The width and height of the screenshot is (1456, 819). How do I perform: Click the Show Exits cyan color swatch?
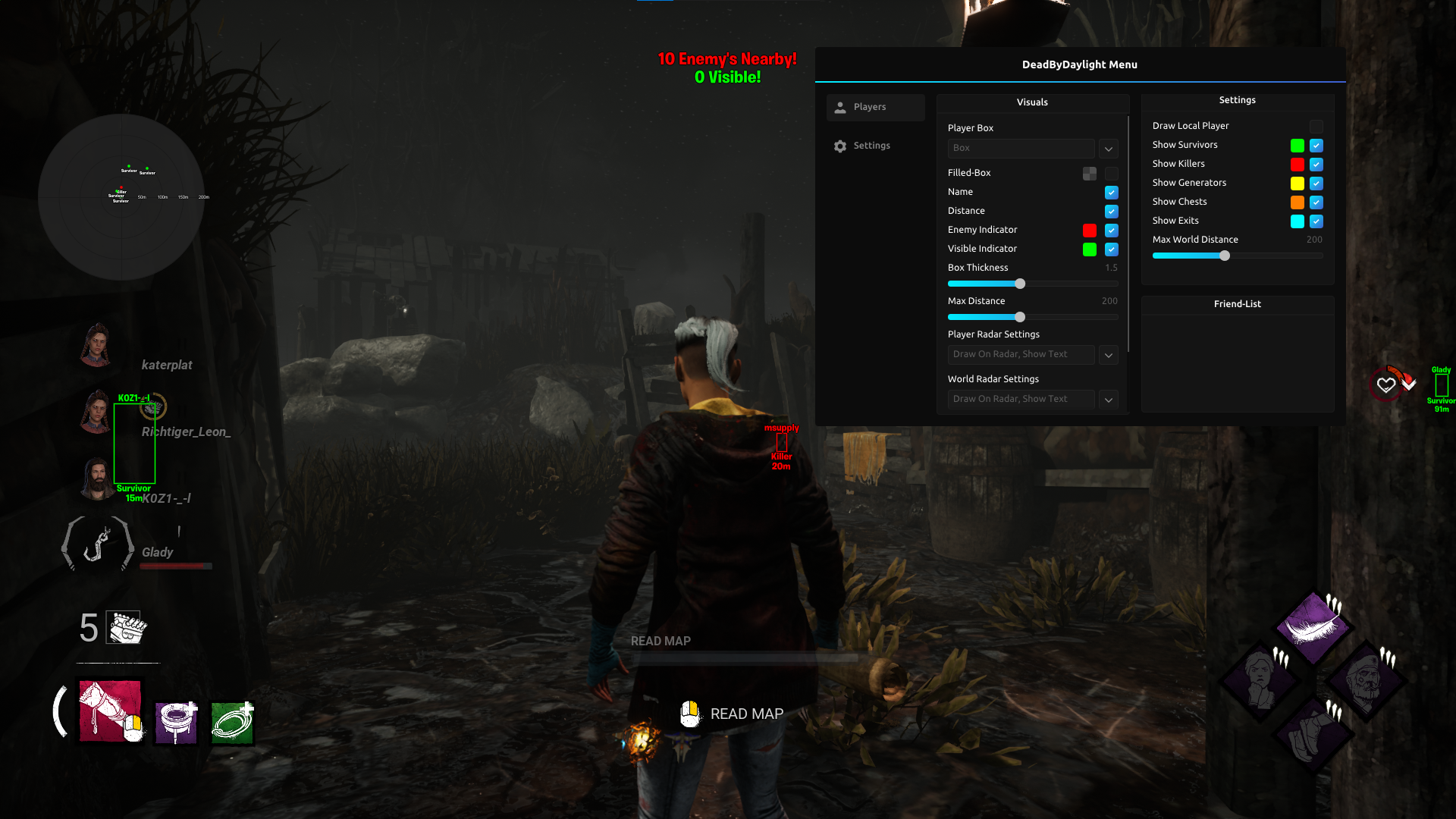coord(1297,221)
